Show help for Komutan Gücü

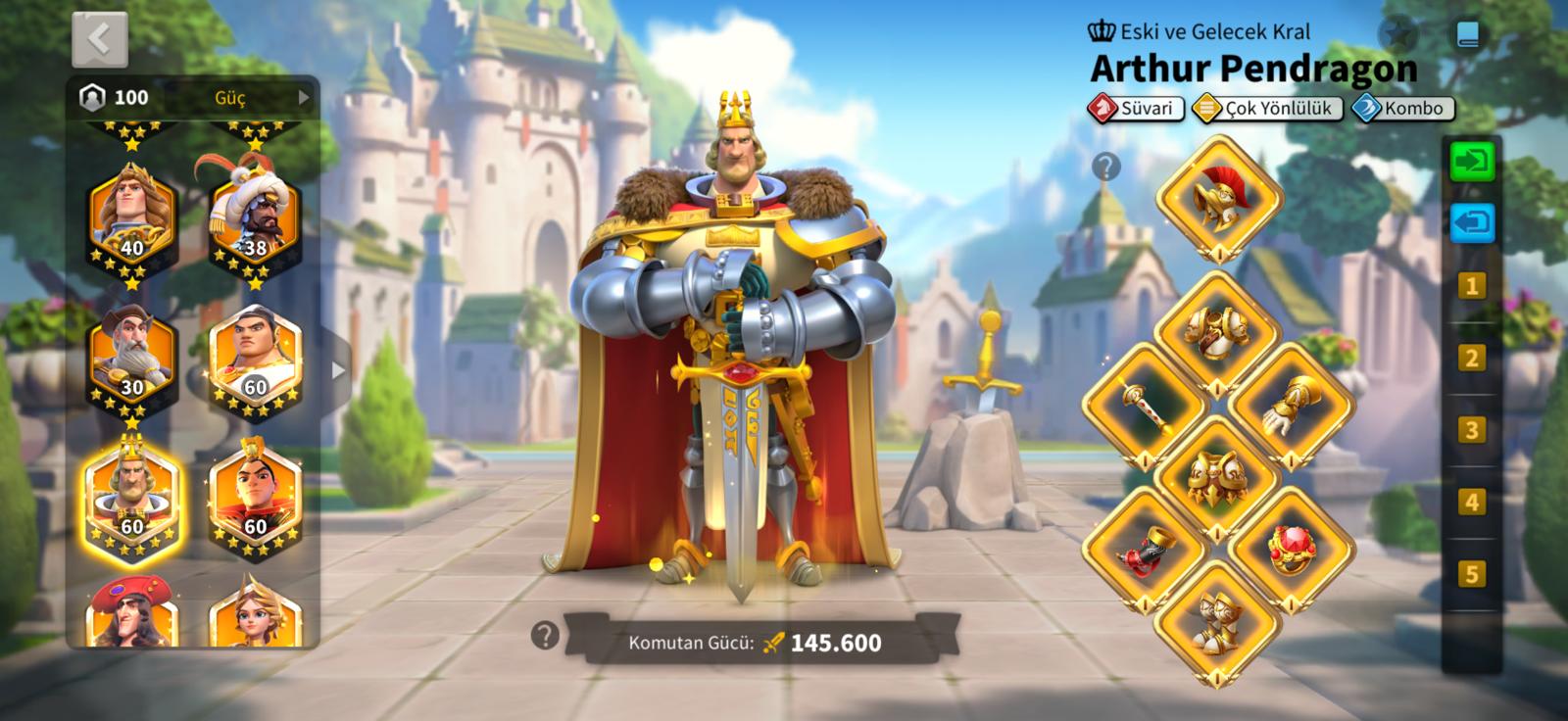(x=545, y=636)
